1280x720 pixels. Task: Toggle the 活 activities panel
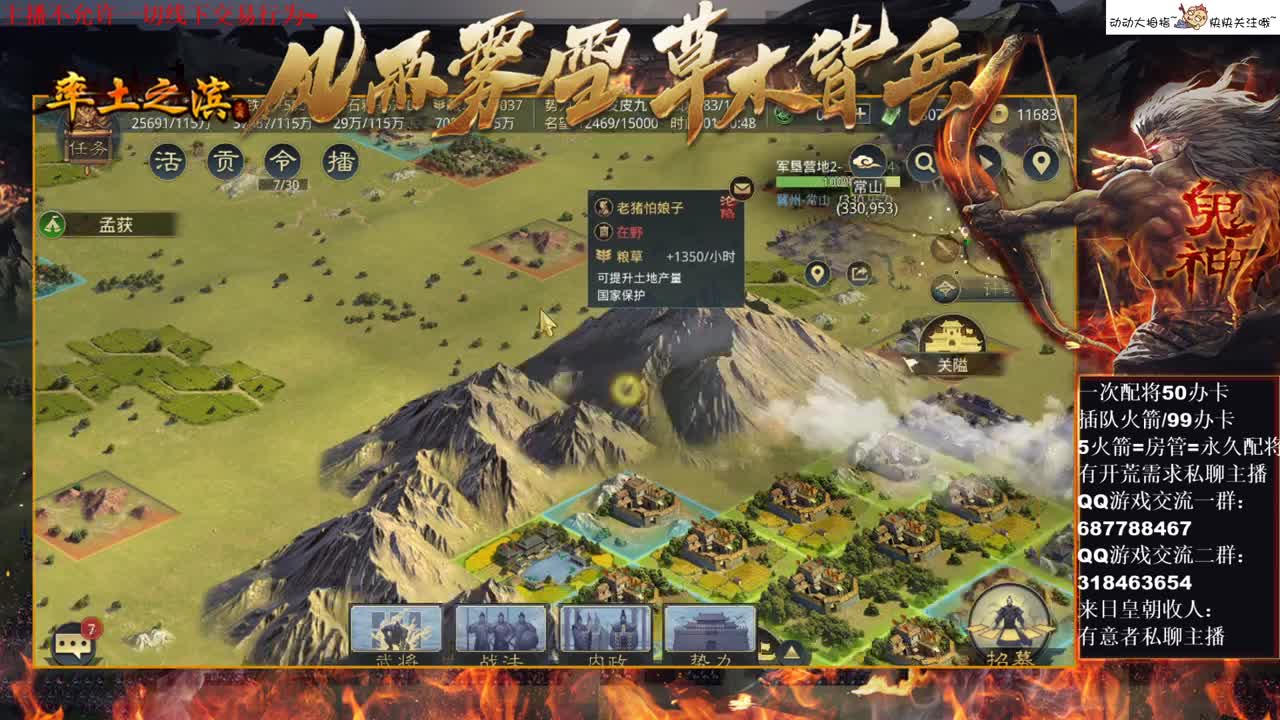coord(170,160)
